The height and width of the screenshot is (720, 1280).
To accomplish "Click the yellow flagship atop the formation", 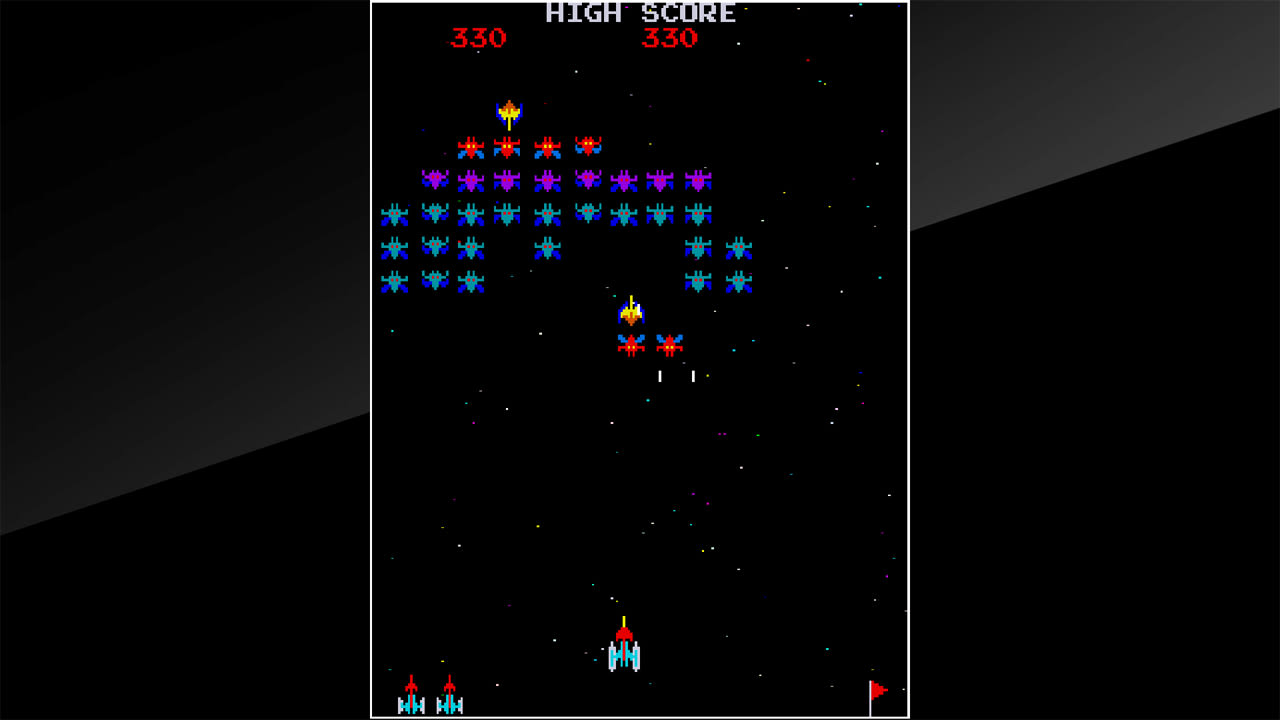I will click(x=510, y=112).
